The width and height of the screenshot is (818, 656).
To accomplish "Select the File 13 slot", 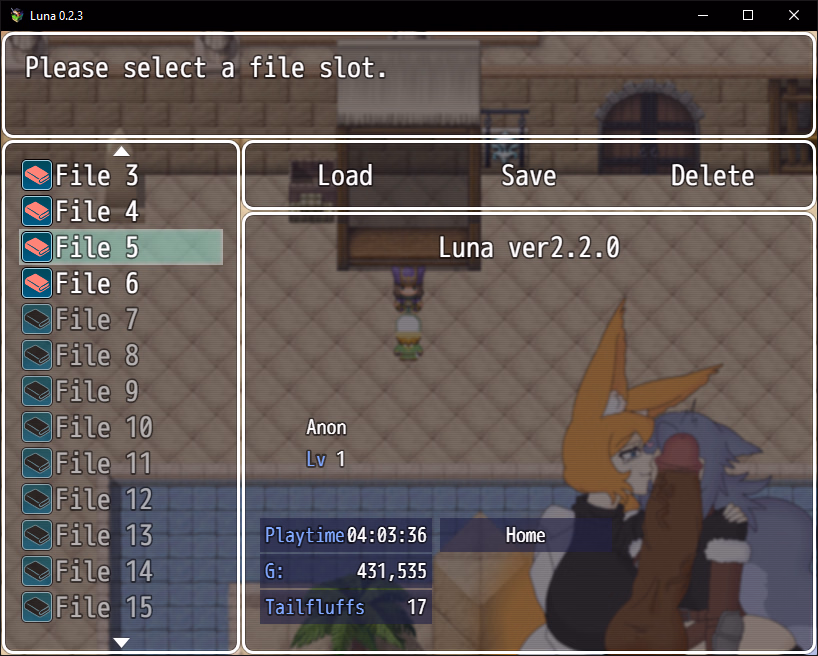I will pyautogui.click(x=121, y=536).
